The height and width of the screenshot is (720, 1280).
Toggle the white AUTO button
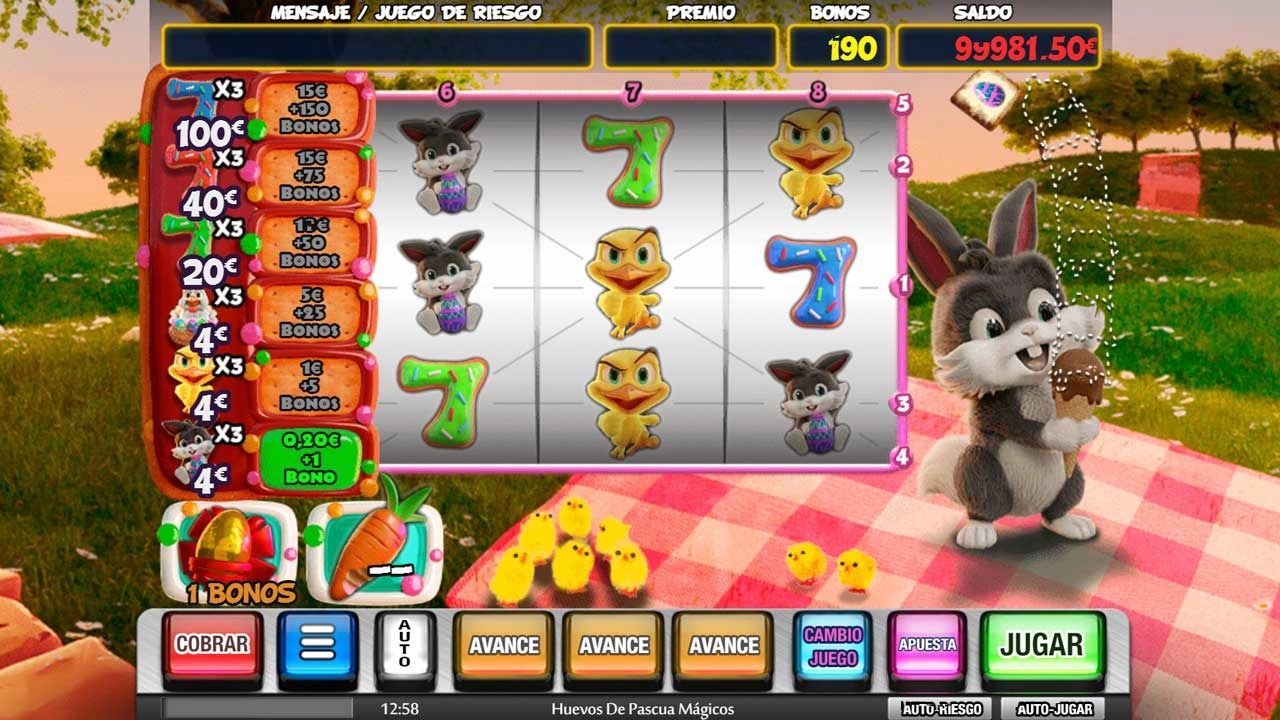(404, 644)
